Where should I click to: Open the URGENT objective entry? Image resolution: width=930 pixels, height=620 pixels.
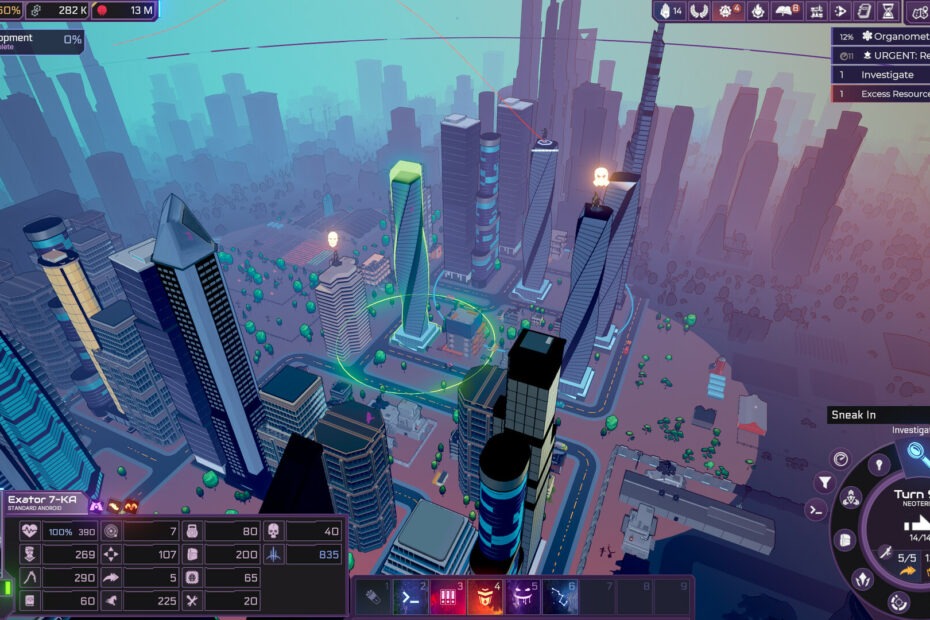click(x=881, y=55)
